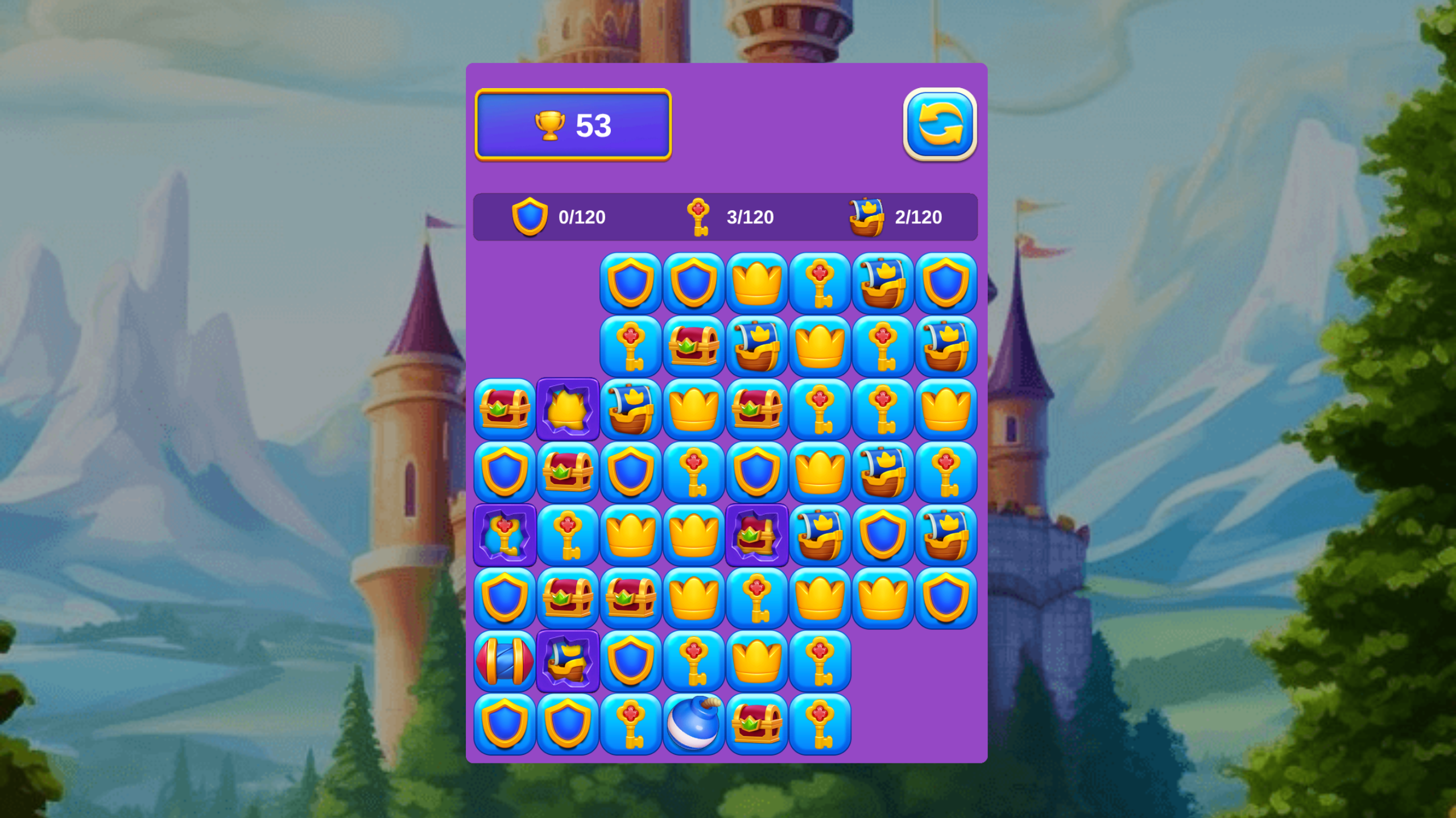Select the cracked key tile on purple background

tap(504, 535)
